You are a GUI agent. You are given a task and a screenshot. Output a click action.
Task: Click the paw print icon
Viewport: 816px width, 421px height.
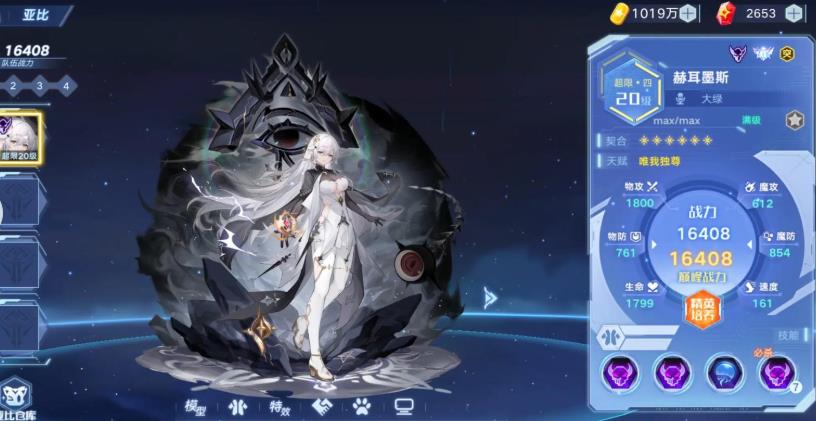pyautogui.click(x=362, y=407)
